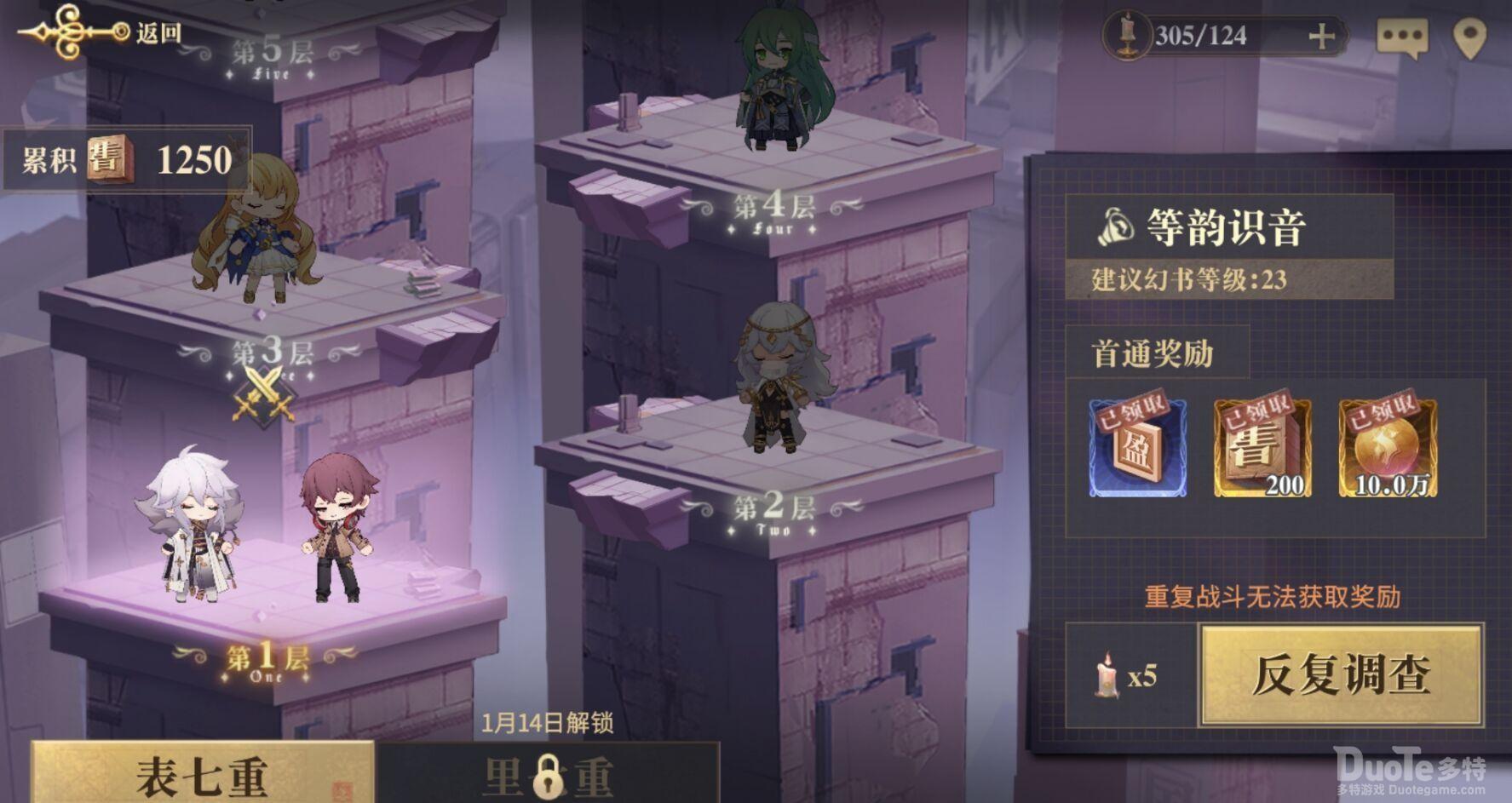This screenshot has height=803, width=1512.
Task: Inspect the claimed blue 盈 reward item
Action: pyautogui.click(x=1137, y=448)
